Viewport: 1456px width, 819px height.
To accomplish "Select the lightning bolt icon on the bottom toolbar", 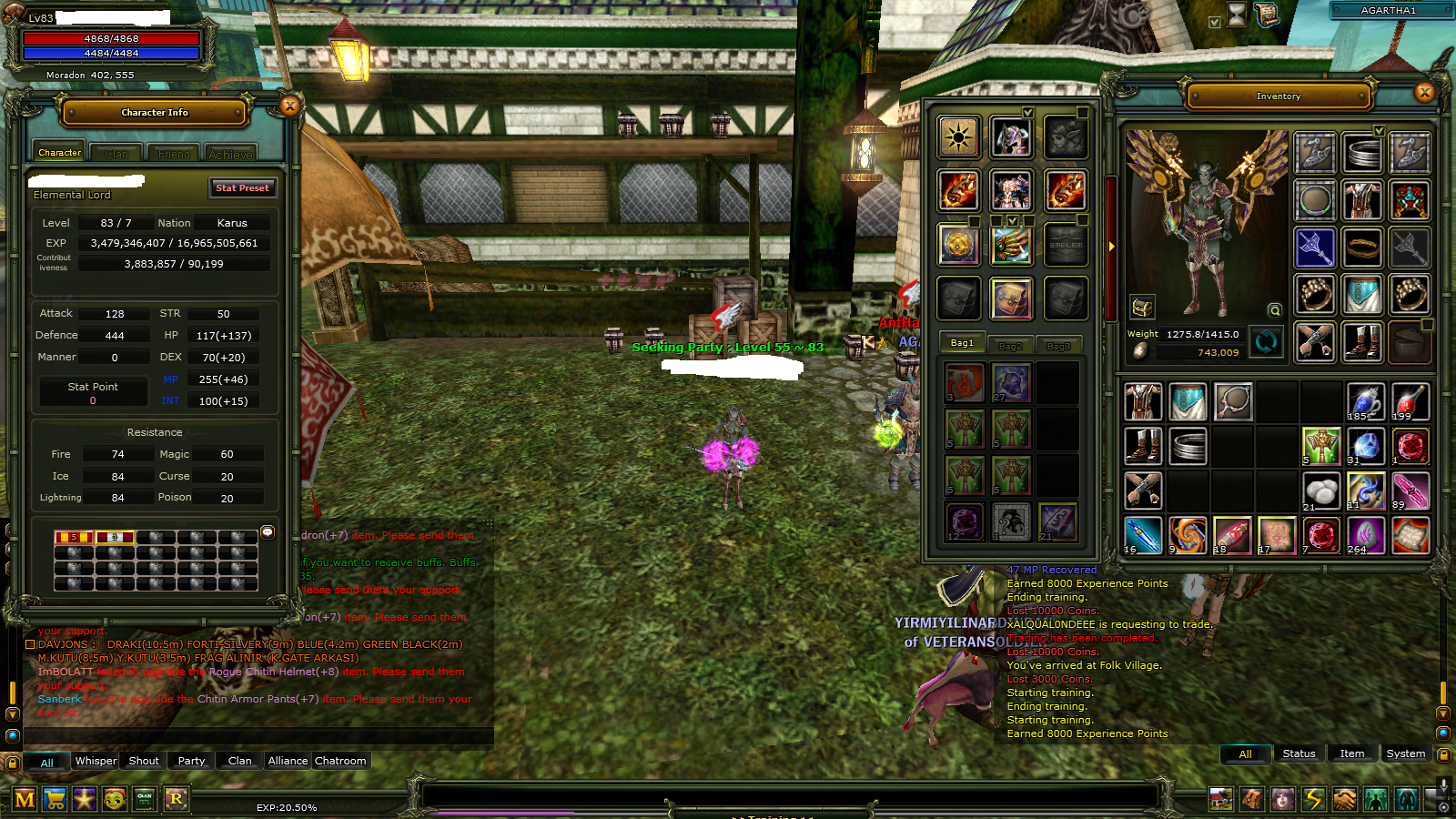I will (1313, 799).
